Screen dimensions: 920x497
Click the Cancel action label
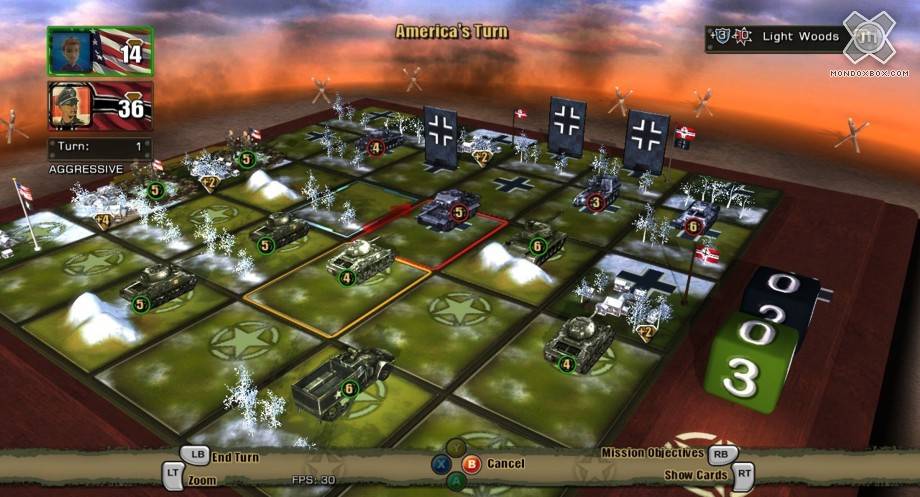pos(505,464)
